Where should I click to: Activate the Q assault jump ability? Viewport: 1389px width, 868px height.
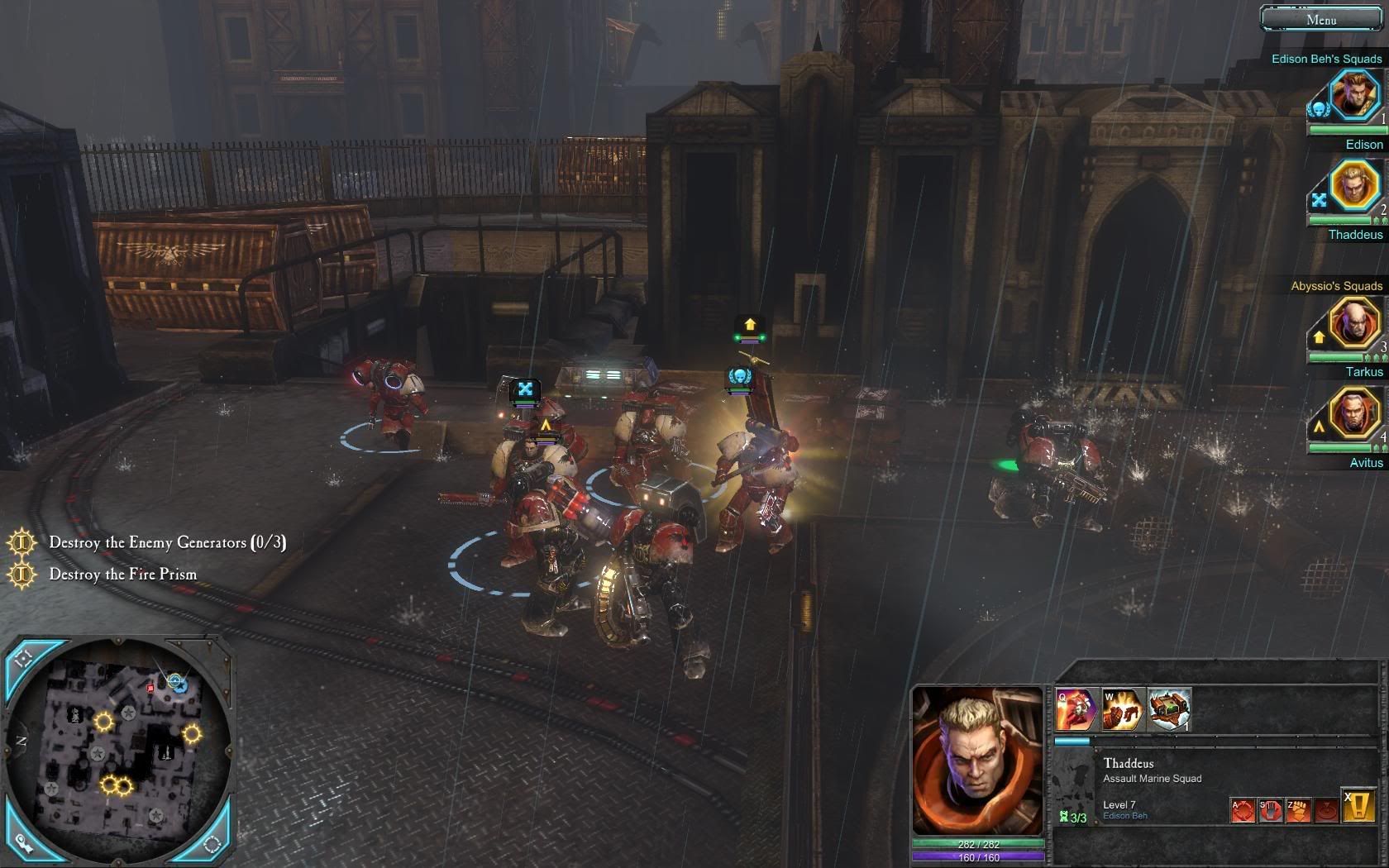1076,710
